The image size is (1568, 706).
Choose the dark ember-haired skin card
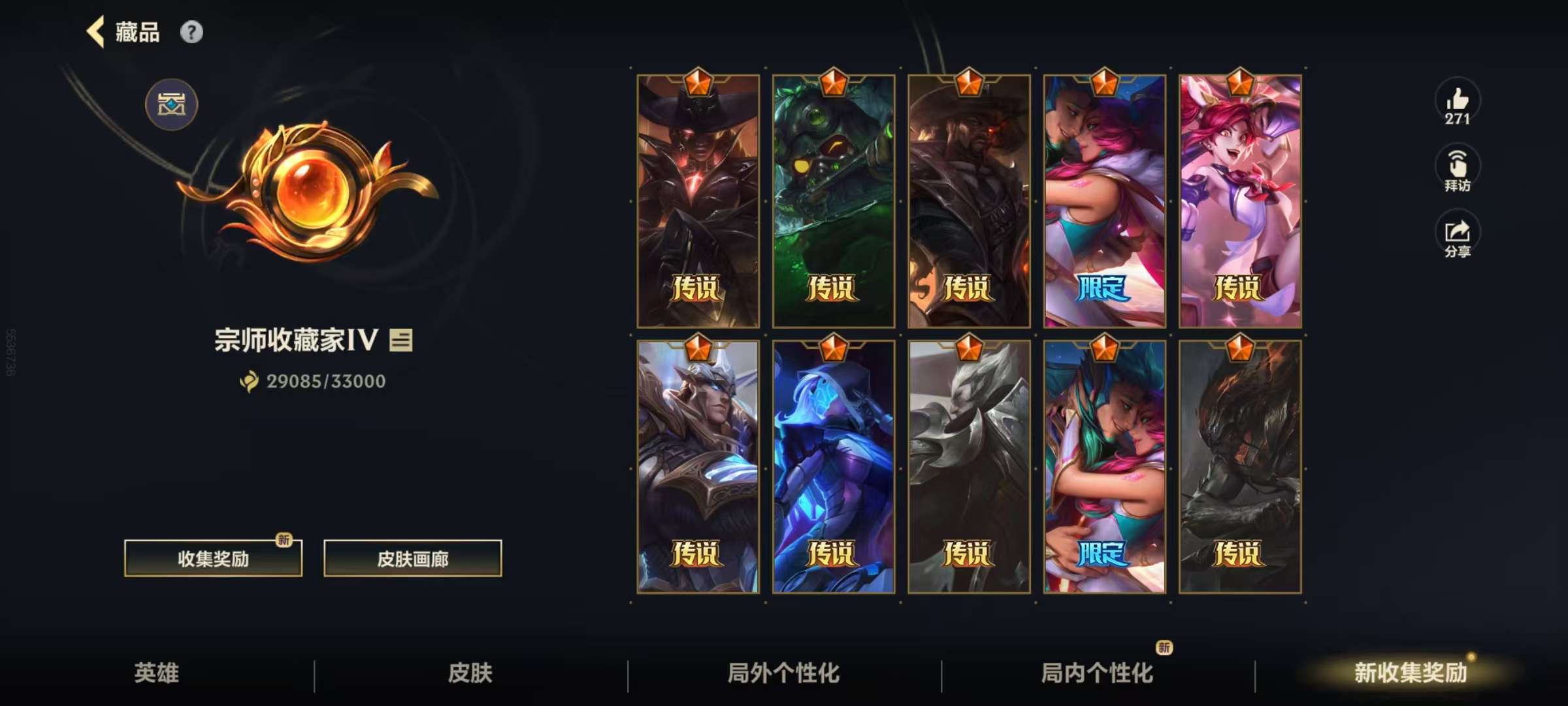1239,467
